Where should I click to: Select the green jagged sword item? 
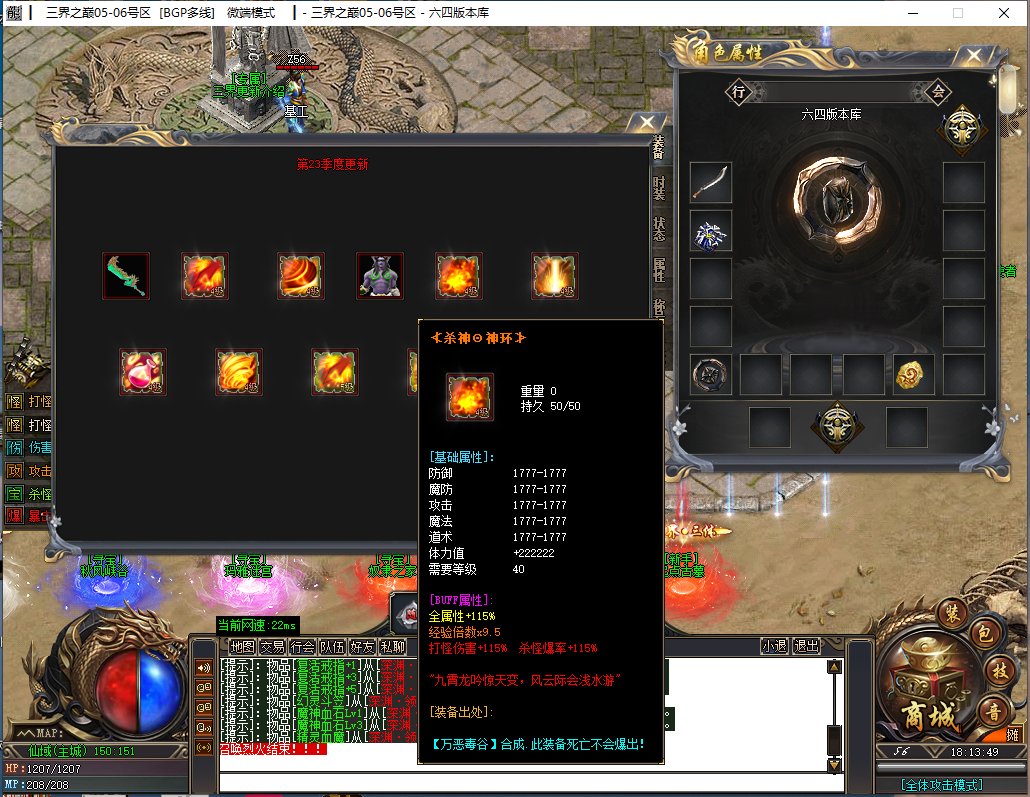(126, 276)
